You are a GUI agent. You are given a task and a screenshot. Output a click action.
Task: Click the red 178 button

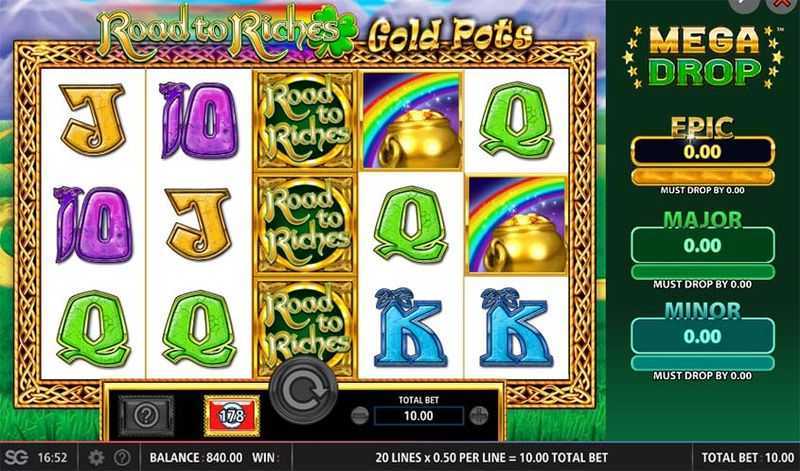[231, 413]
